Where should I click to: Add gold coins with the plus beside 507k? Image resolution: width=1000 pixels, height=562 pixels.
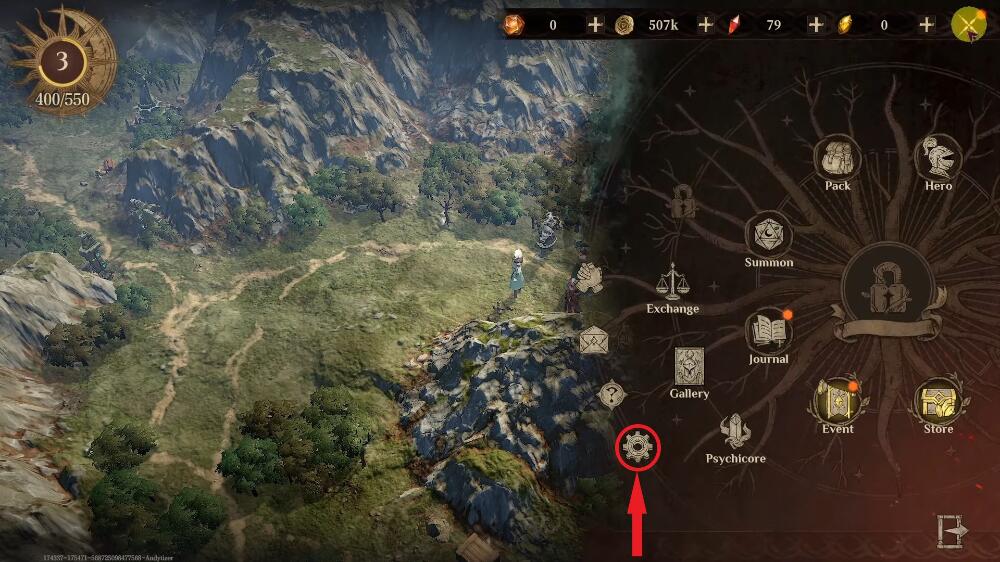click(705, 24)
